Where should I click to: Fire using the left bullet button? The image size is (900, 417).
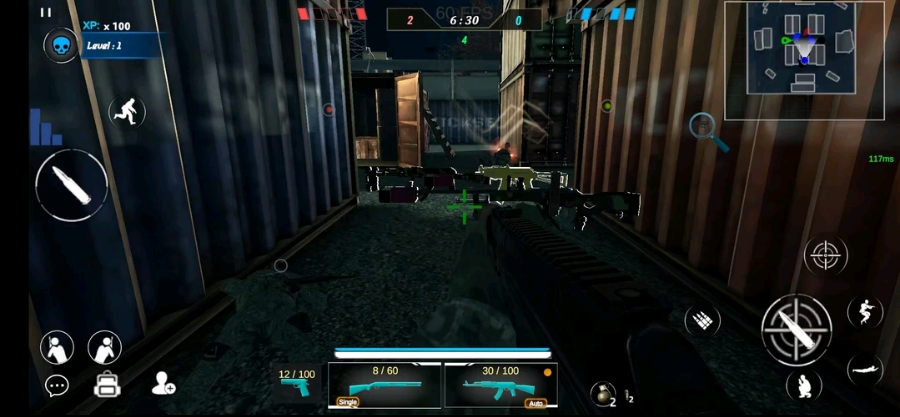tap(71, 186)
